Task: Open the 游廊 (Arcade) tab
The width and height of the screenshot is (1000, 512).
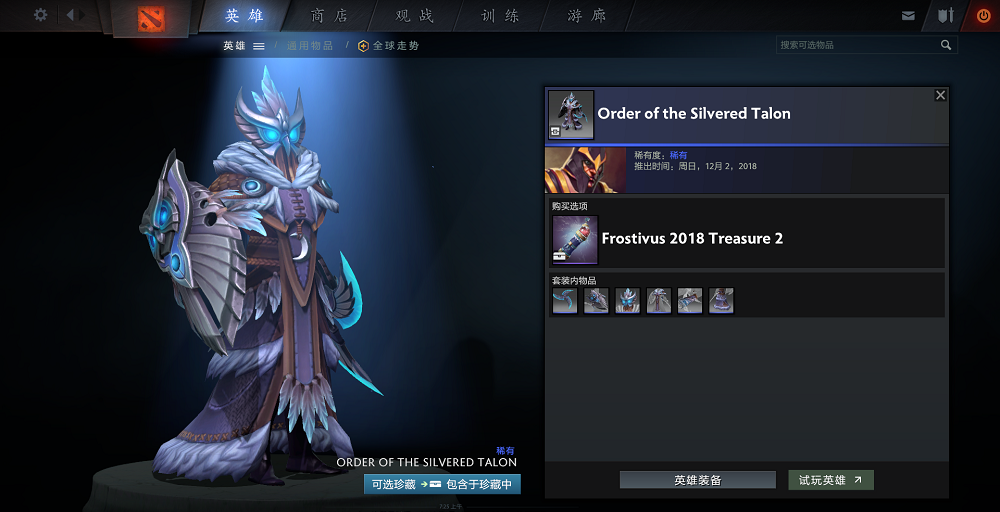Action: tap(587, 16)
